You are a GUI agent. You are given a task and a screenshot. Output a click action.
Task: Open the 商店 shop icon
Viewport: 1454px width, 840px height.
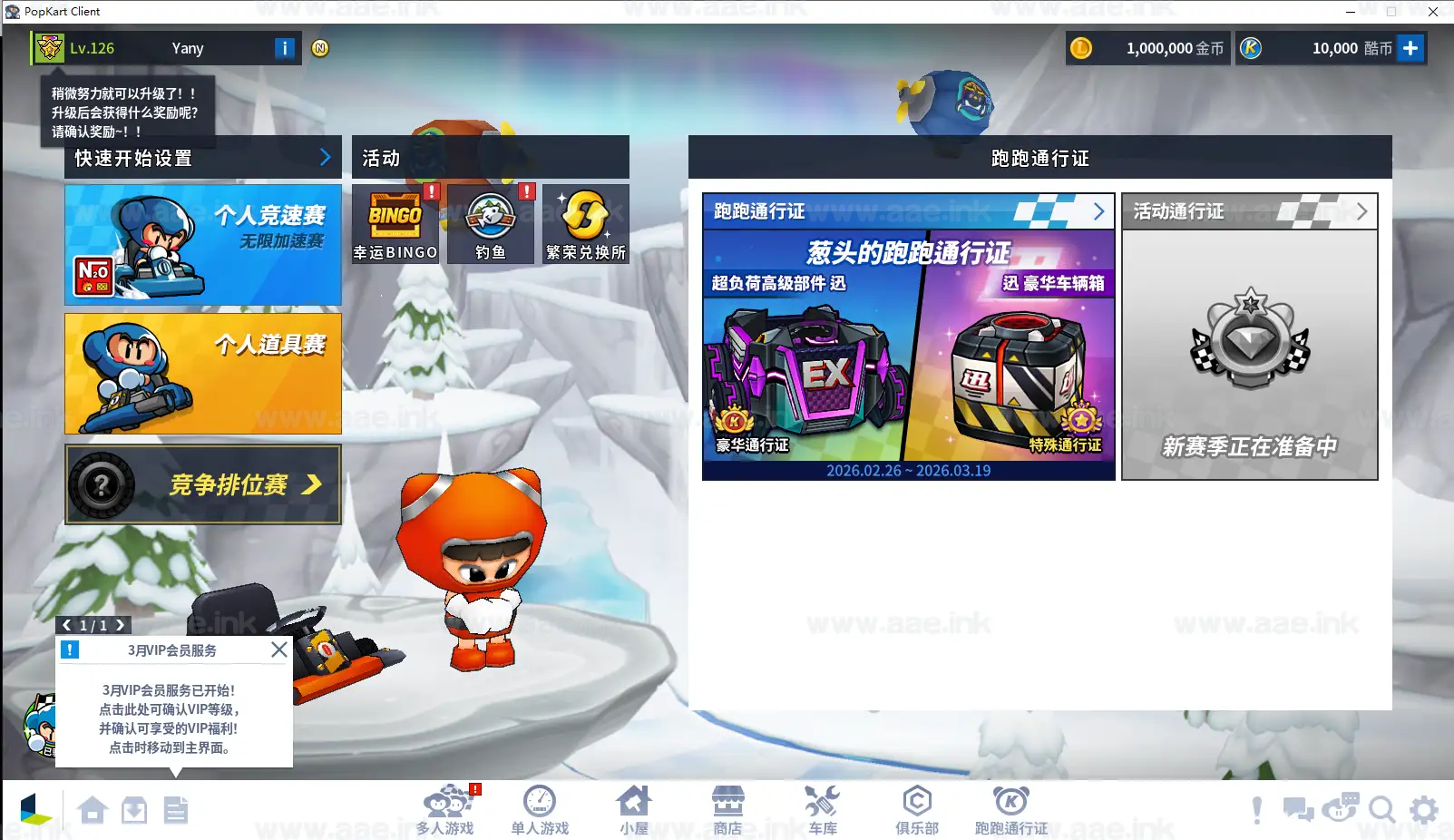click(x=728, y=806)
